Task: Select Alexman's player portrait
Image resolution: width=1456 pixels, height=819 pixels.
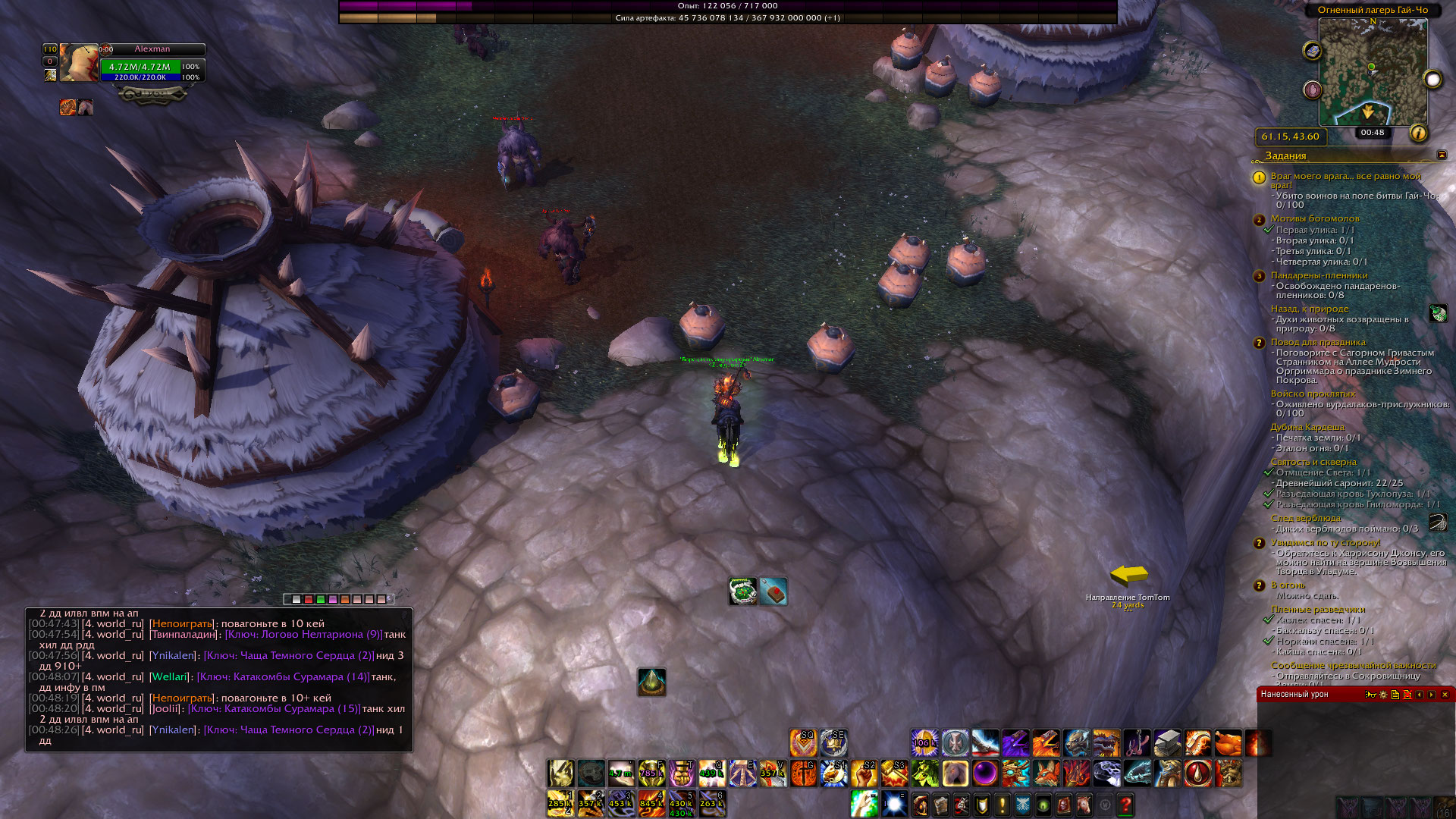Action: pyautogui.click(x=79, y=63)
